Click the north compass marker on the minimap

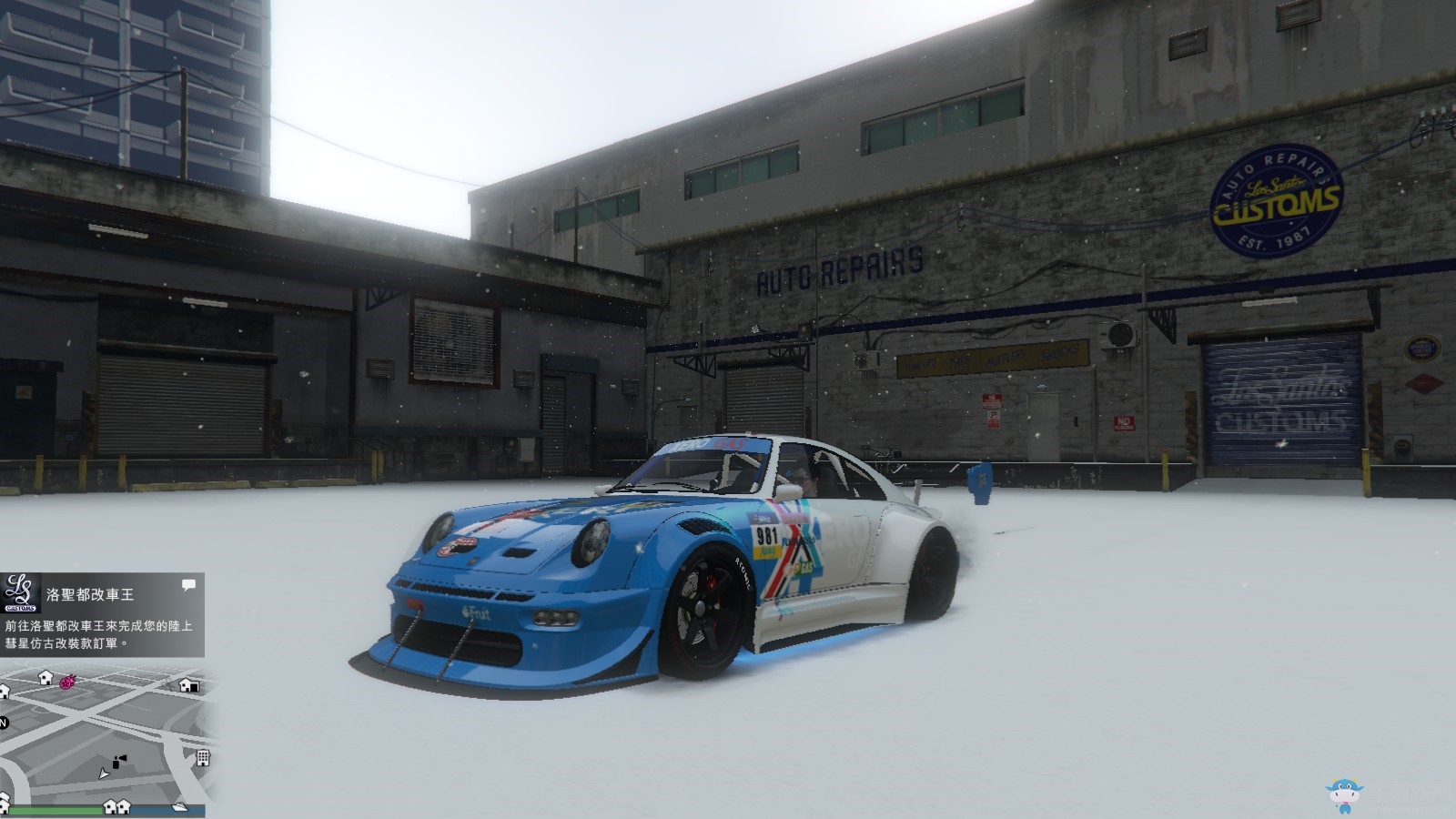coord(4,723)
